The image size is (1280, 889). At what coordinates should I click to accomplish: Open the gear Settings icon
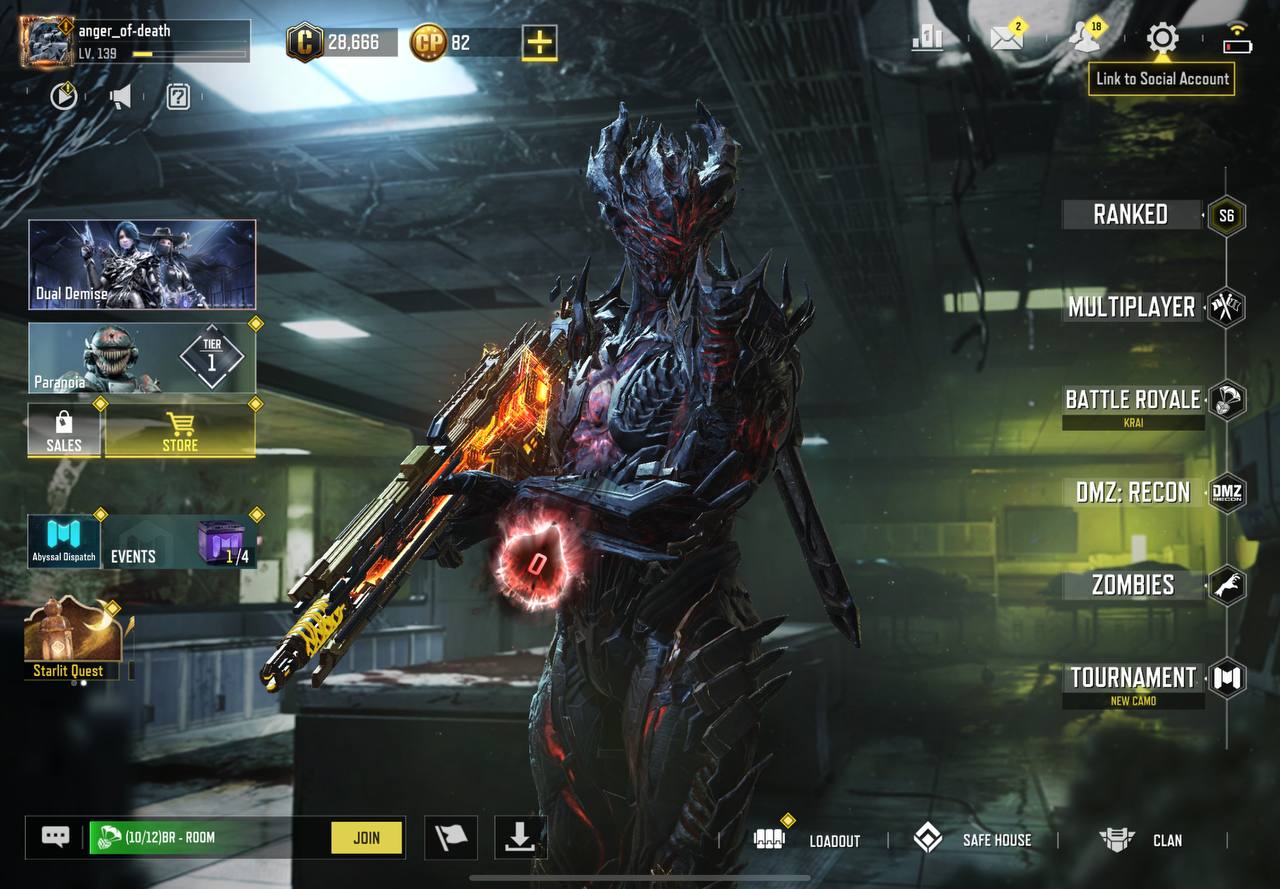pyautogui.click(x=1162, y=39)
